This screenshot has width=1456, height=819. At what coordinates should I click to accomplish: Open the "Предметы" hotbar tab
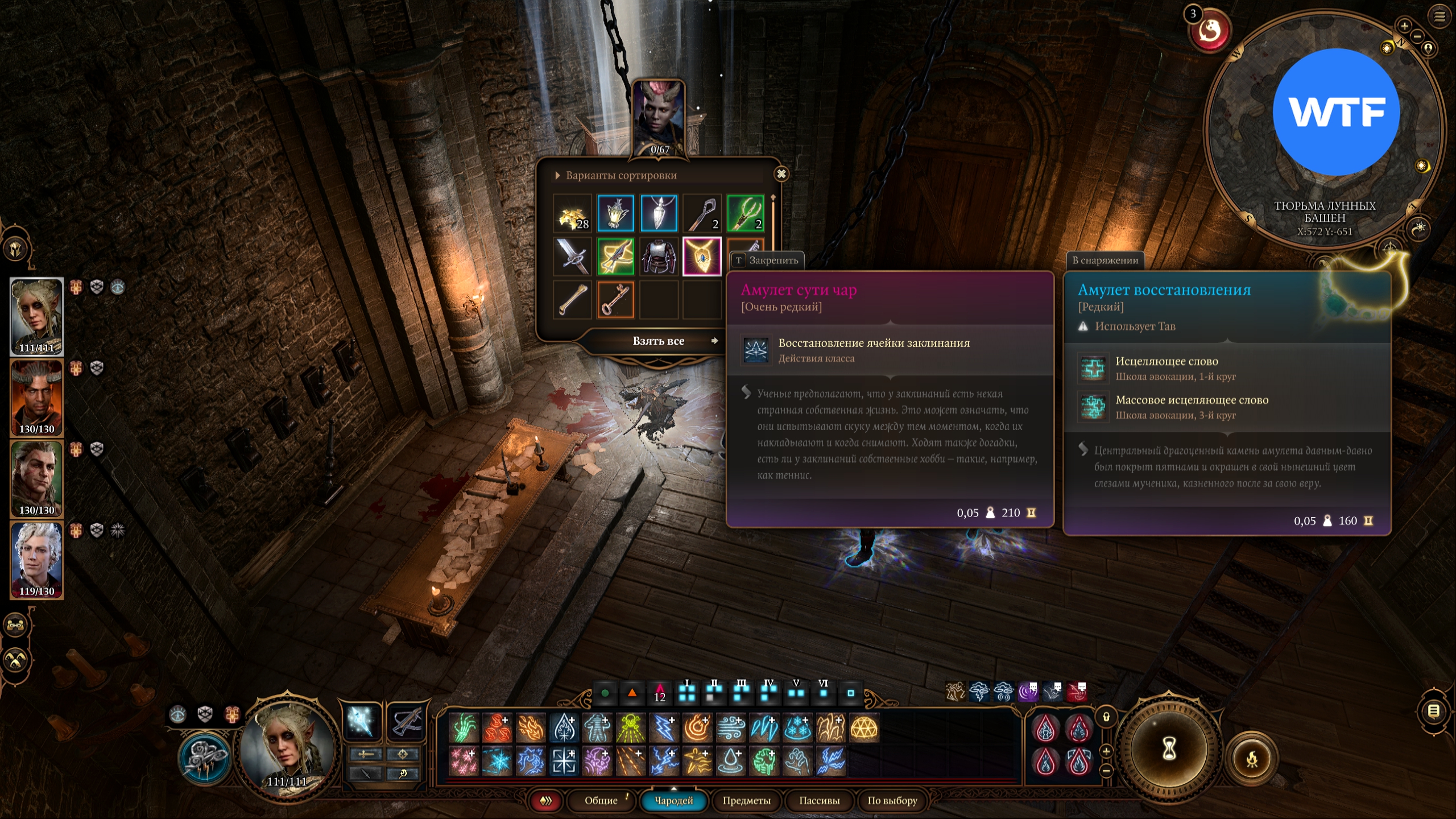[746, 800]
